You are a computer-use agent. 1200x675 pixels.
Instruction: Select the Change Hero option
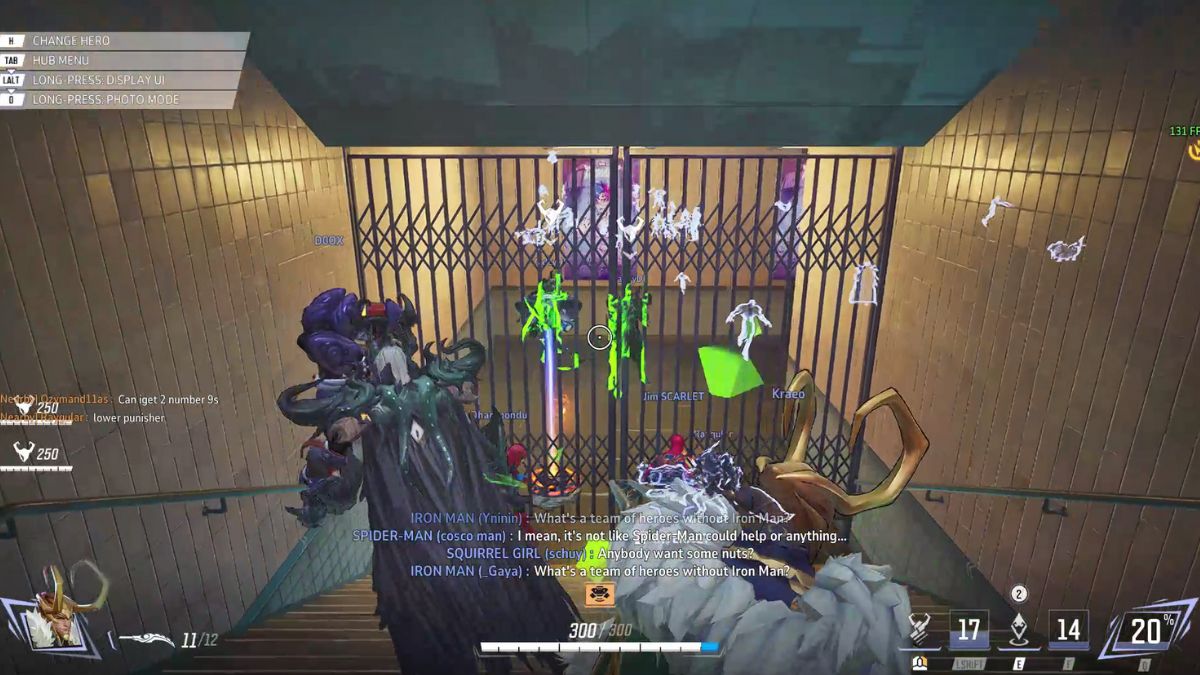coord(120,41)
